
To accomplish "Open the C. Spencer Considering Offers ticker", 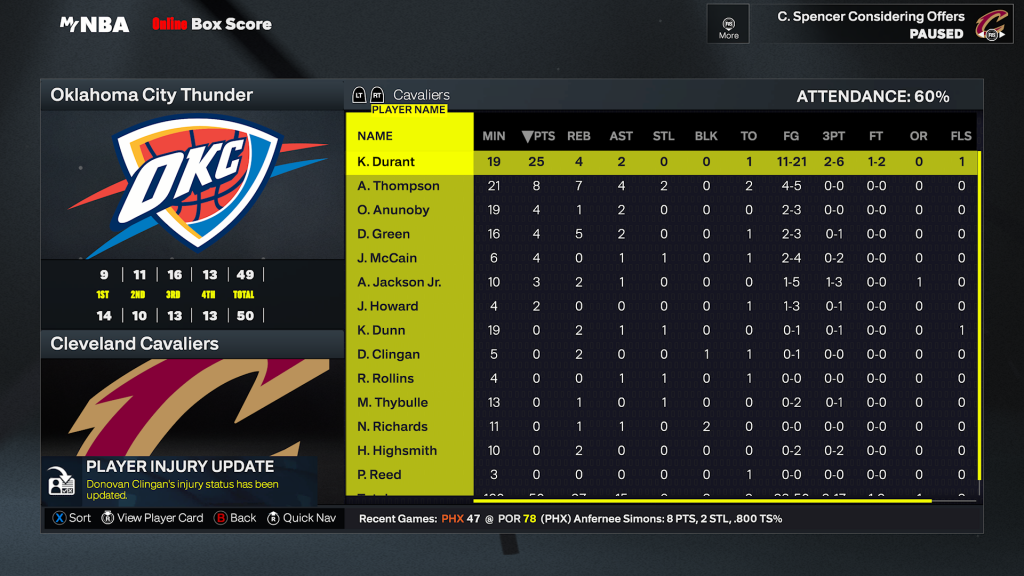I will 870,24.
